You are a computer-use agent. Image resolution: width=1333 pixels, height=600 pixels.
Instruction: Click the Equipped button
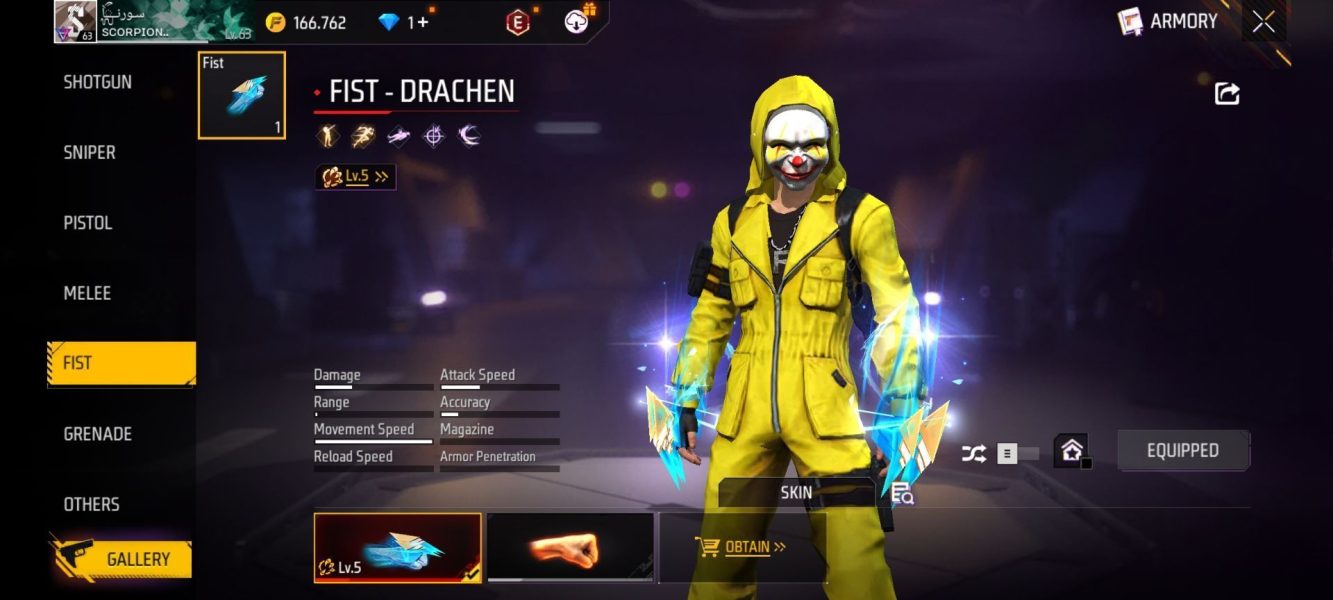pyautogui.click(x=1183, y=450)
